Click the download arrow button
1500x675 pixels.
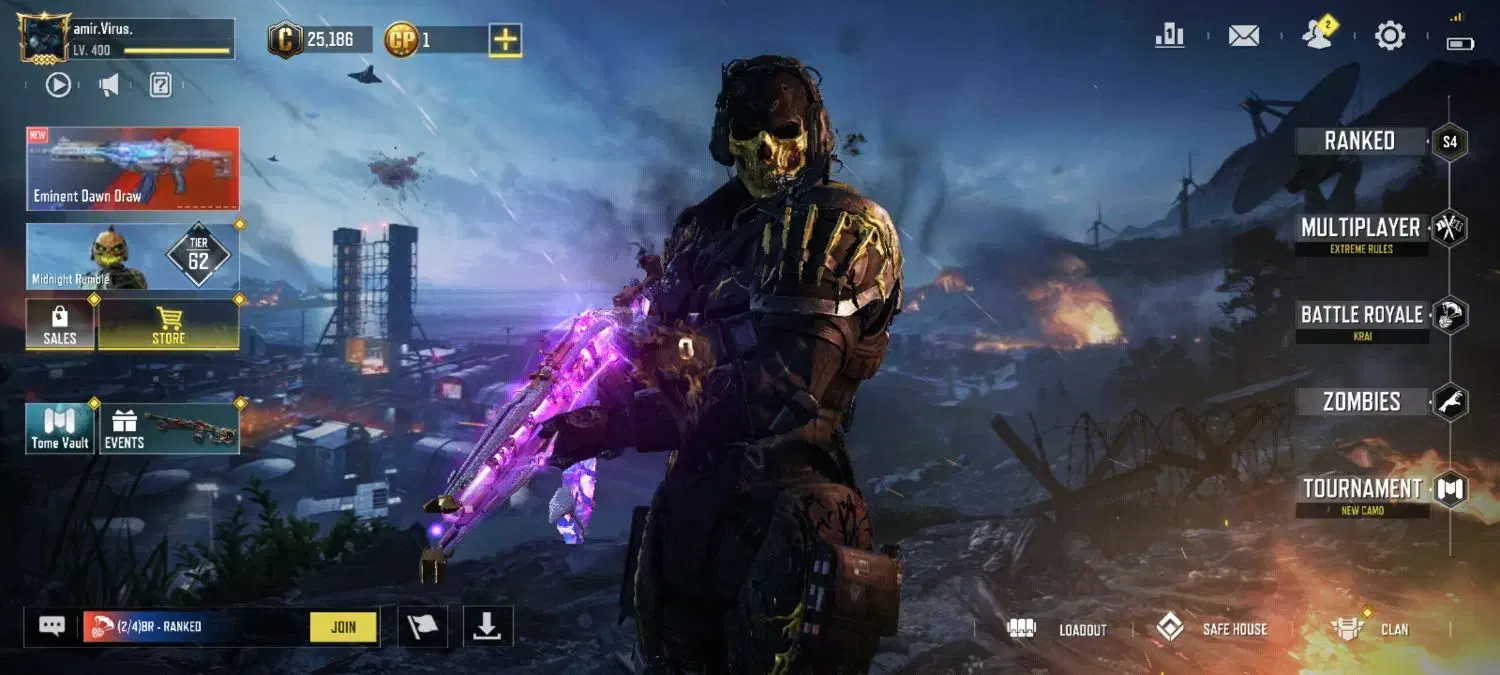pyautogui.click(x=487, y=626)
